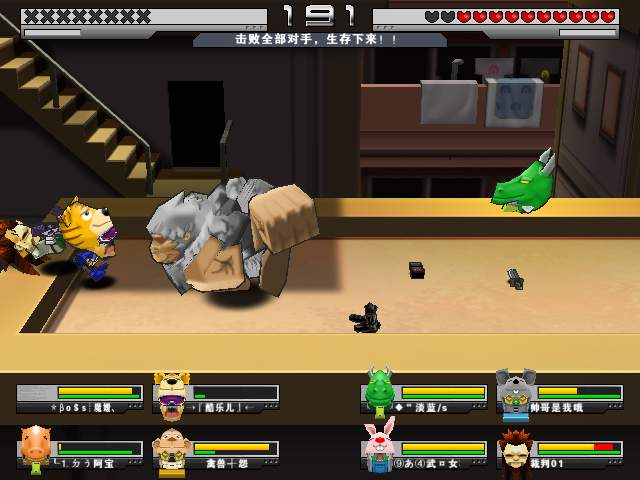This screenshot has height=480, width=640.
Task: Pick the grey wolf player portrait
Action: point(515,390)
